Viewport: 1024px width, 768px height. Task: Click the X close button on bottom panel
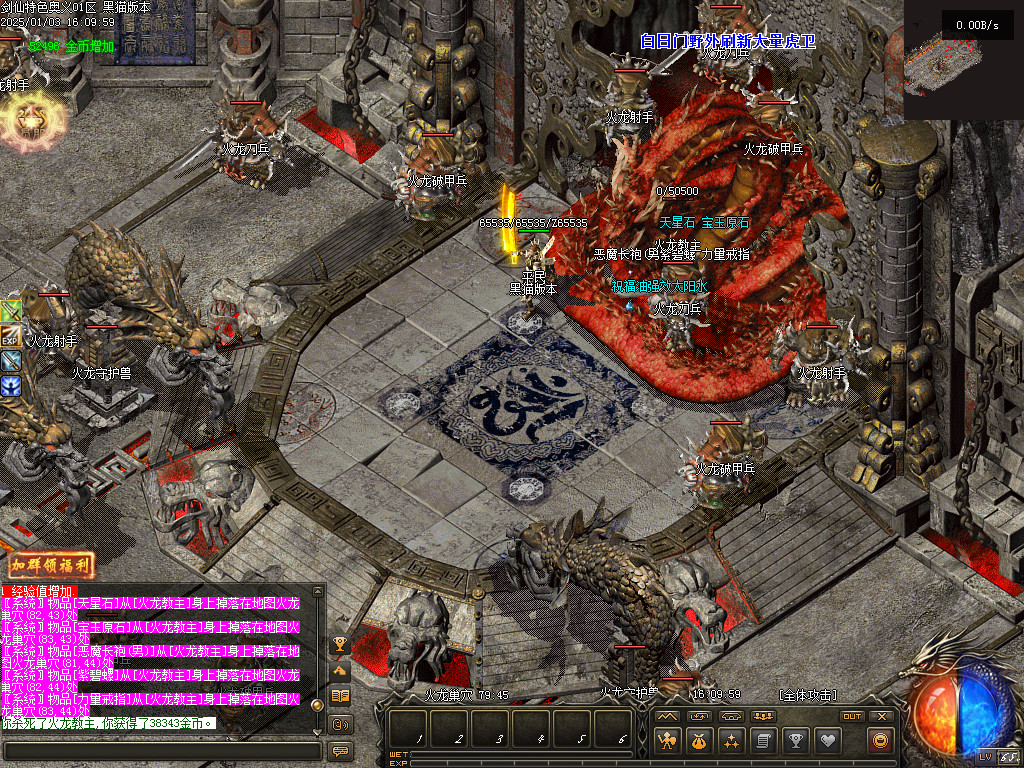pyautogui.click(x=881, y=716)
